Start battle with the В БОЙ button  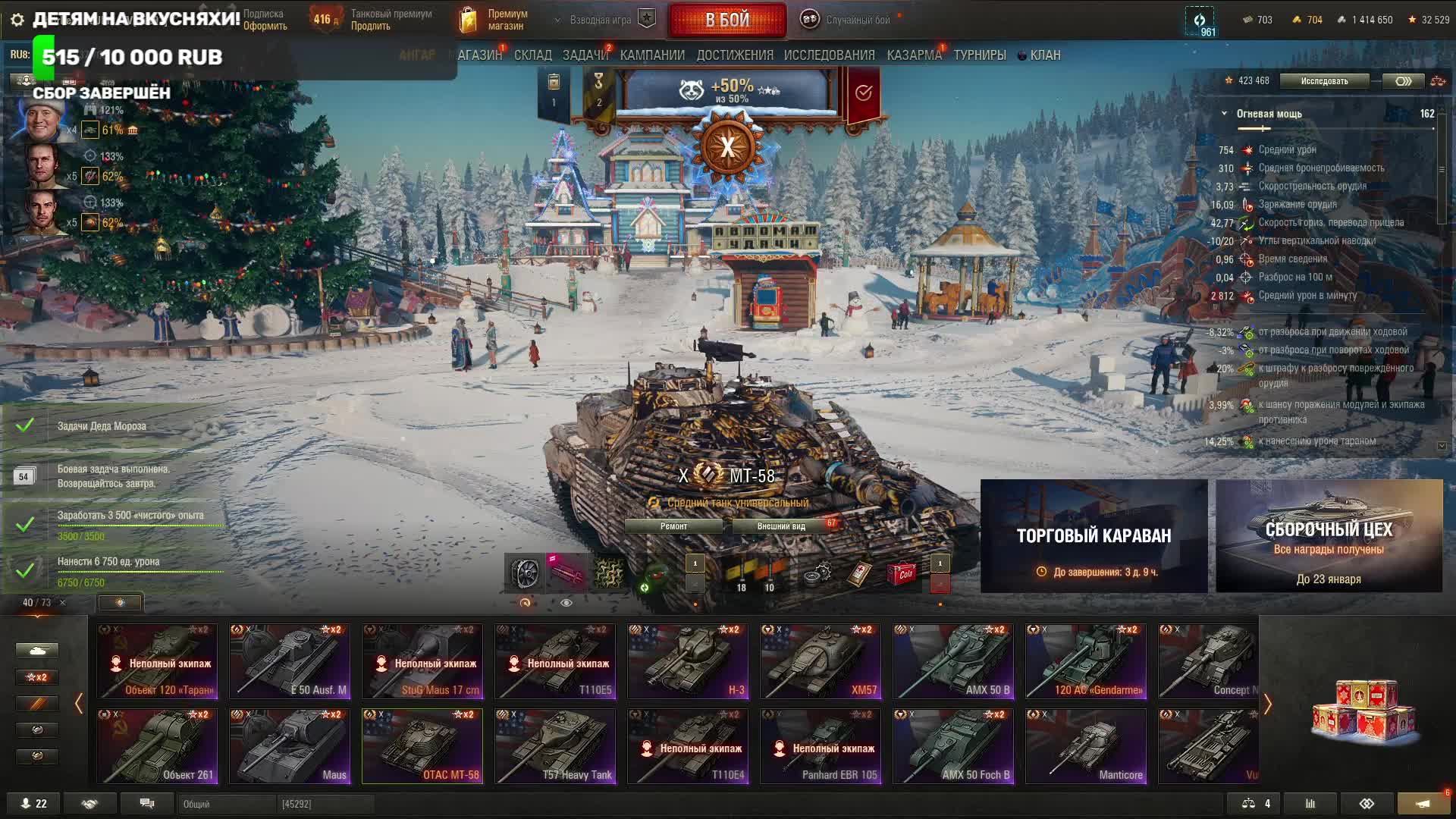coord(726,20)
